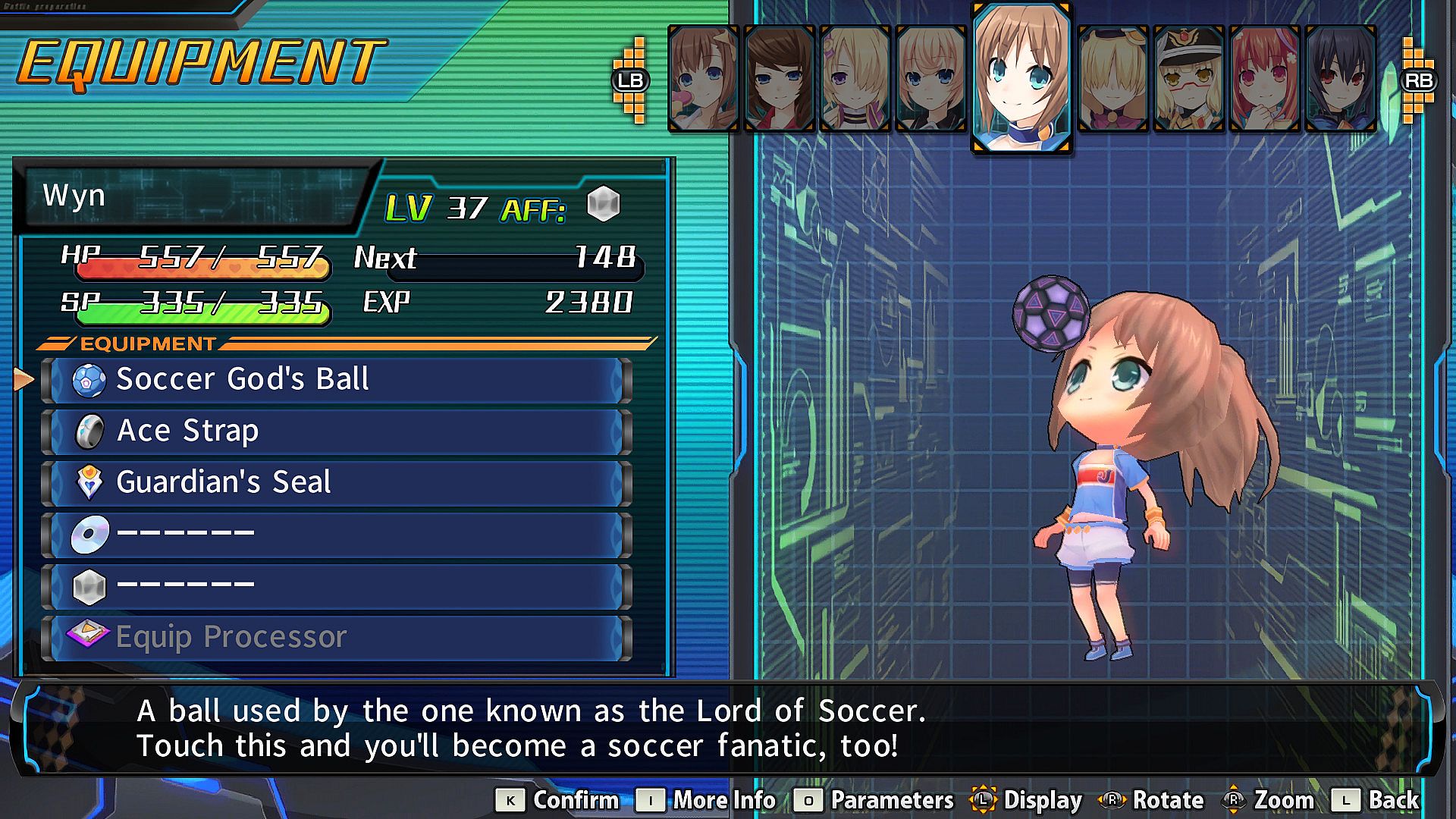Select the Soccer God's Ball weapon row
This screenshot has height=819, width=1456.
pos(336,380)
